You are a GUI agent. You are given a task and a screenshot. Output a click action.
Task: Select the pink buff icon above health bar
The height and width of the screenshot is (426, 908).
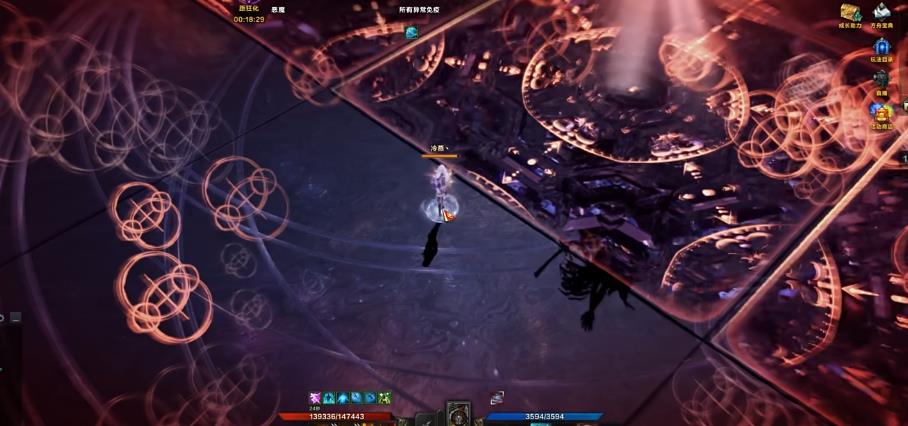click(315, 398)
